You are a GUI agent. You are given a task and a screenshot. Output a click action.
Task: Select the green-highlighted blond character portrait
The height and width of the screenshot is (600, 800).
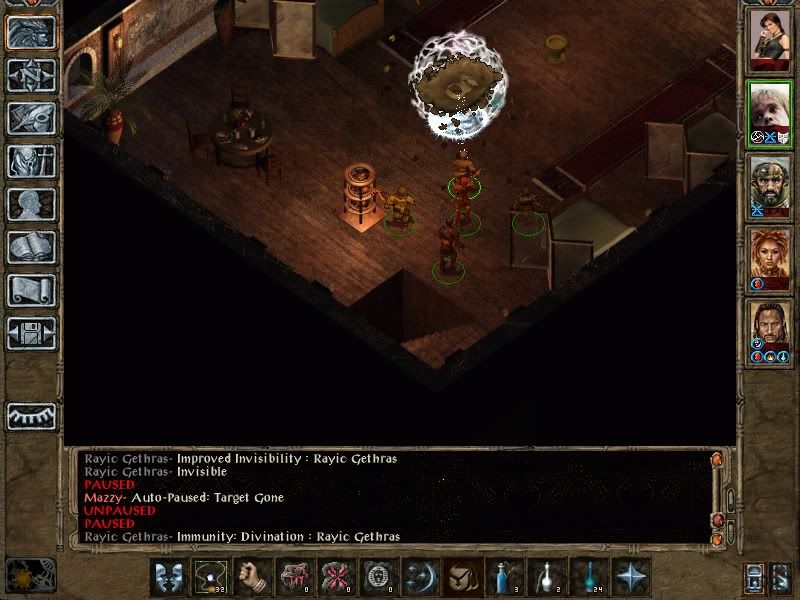(x=770, y=114)
